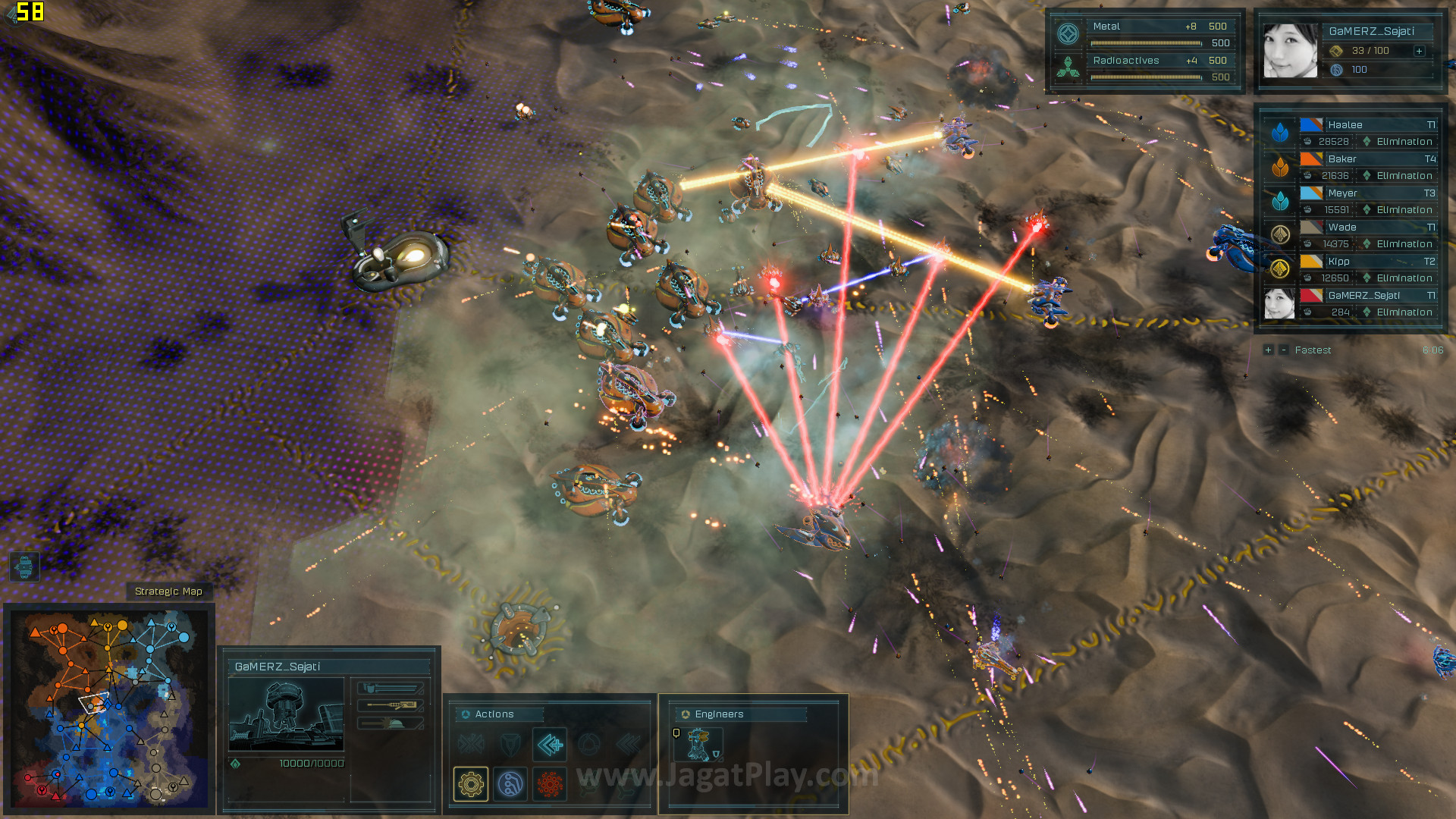Use the arrows-with-plus action button

coord(550,745)
